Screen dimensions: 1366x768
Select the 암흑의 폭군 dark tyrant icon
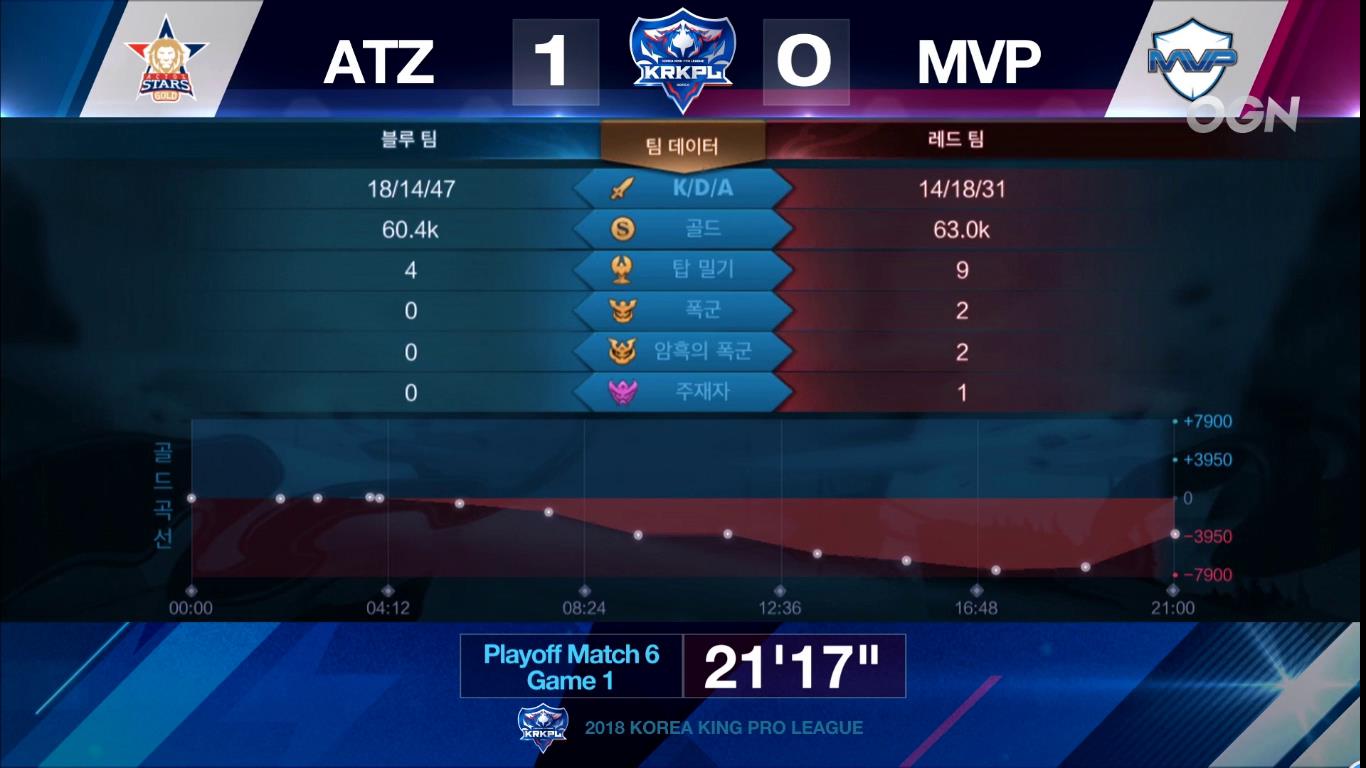click(621, 351)
